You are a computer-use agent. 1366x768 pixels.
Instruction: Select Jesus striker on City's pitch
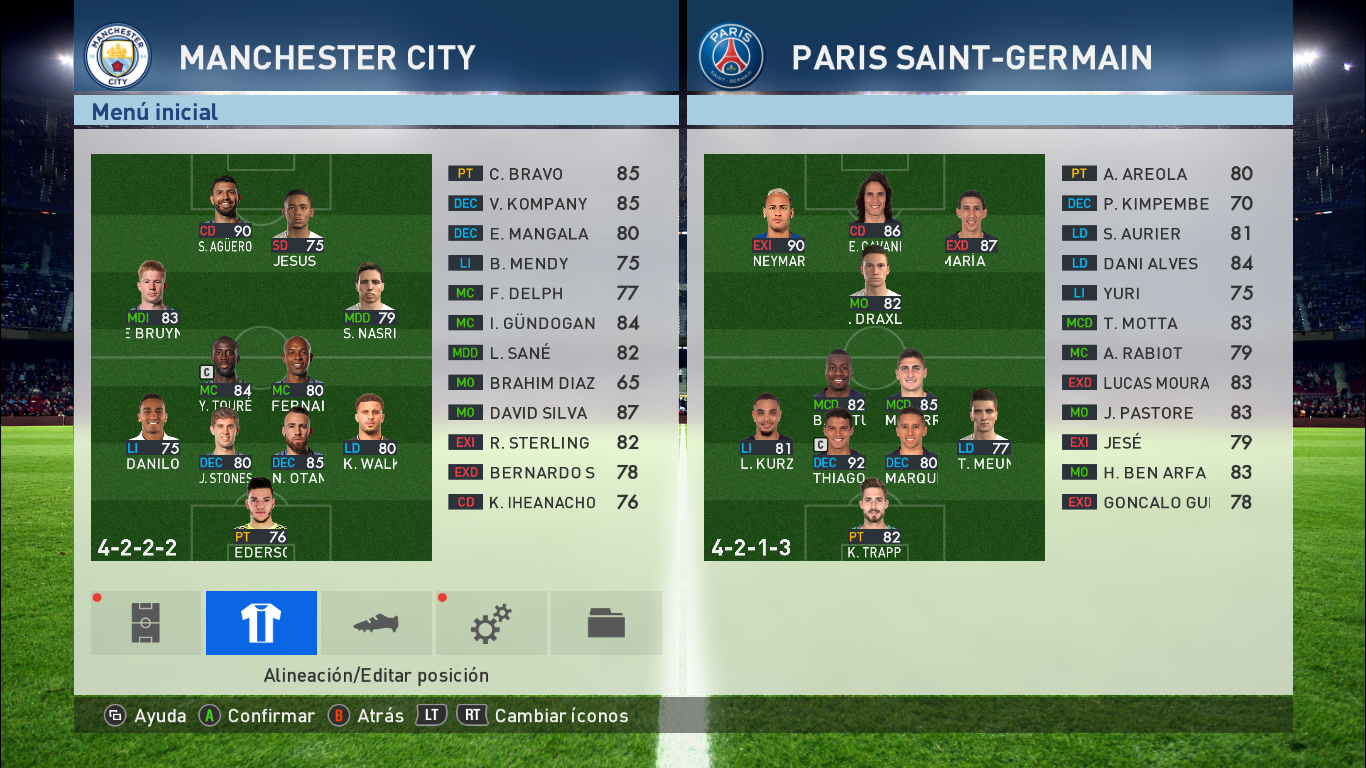[x=294, y=227]
